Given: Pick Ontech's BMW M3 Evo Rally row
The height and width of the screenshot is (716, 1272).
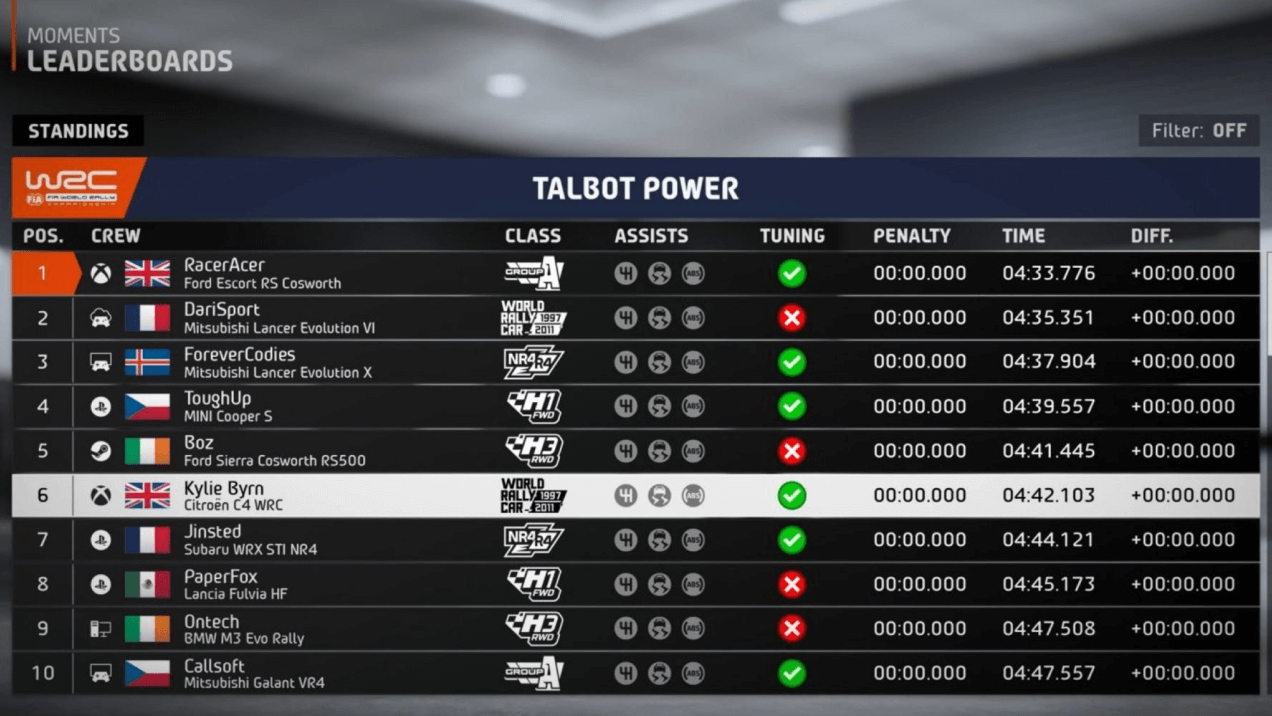Looking at the screenshot, I should 636,629.
